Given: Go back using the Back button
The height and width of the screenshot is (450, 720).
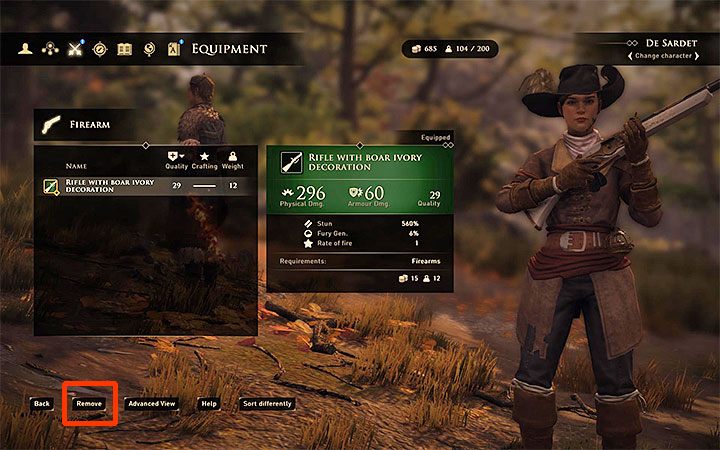Looking at the screenshot, I should (x=41, y=403).
